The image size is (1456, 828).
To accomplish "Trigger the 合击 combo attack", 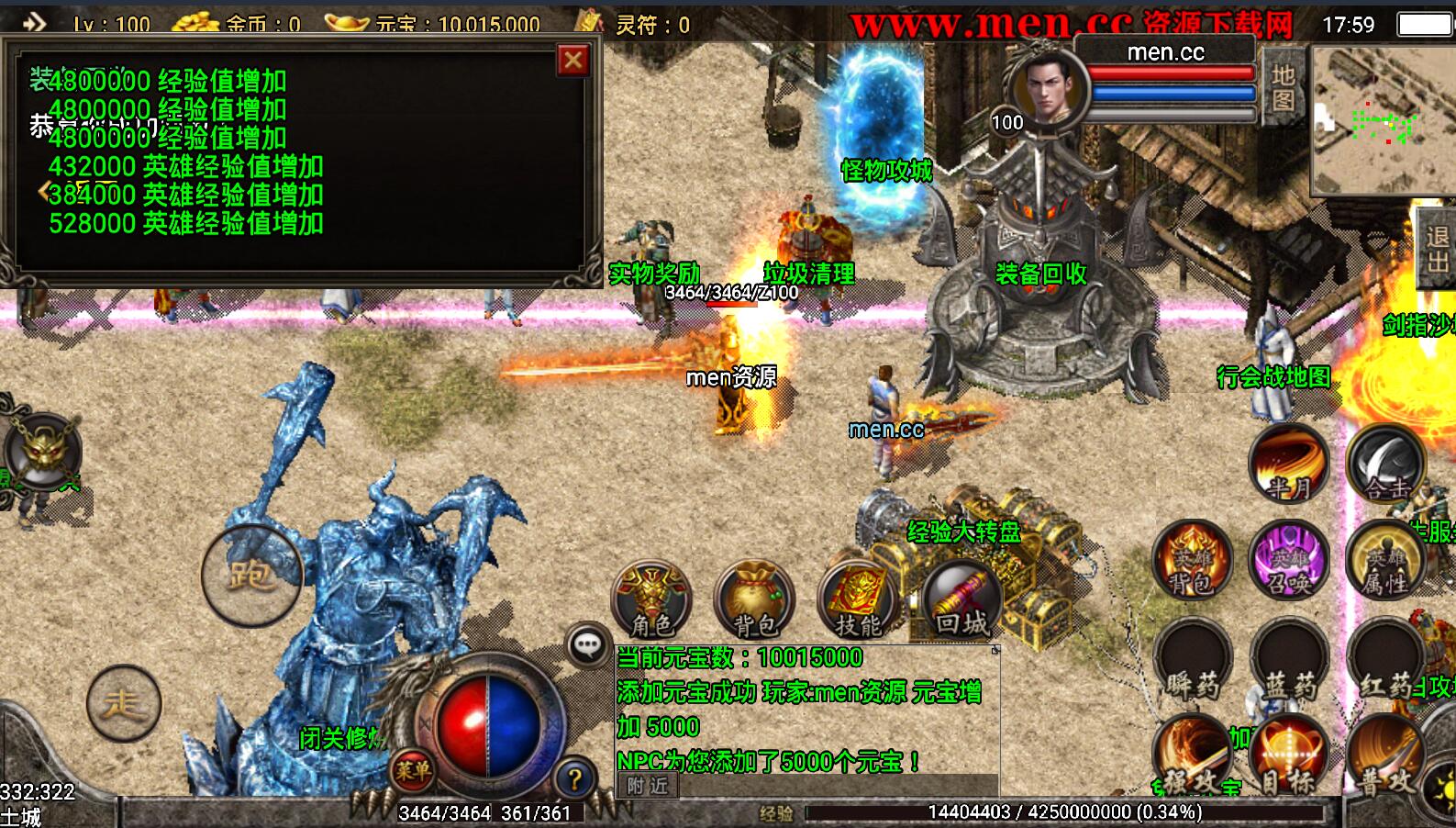I will pos(1385,464).
